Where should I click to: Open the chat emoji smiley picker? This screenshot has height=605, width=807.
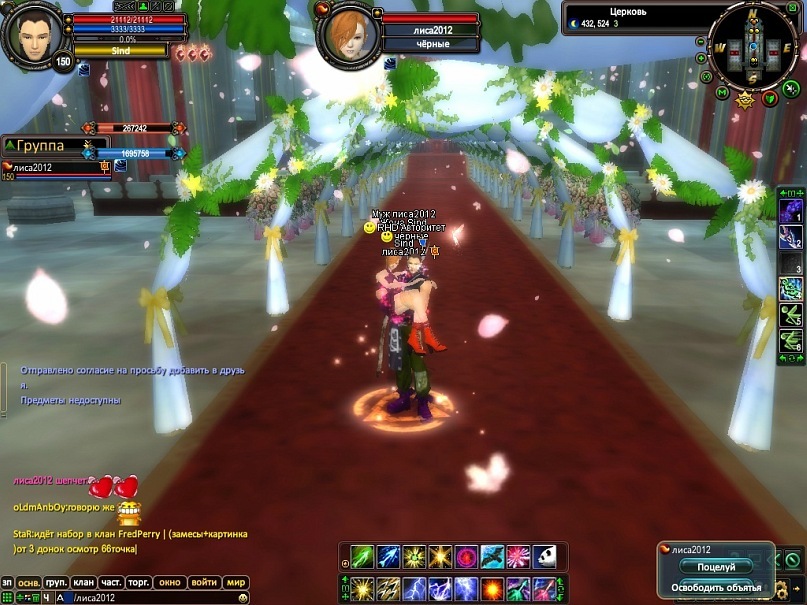[x=243, y=598]
